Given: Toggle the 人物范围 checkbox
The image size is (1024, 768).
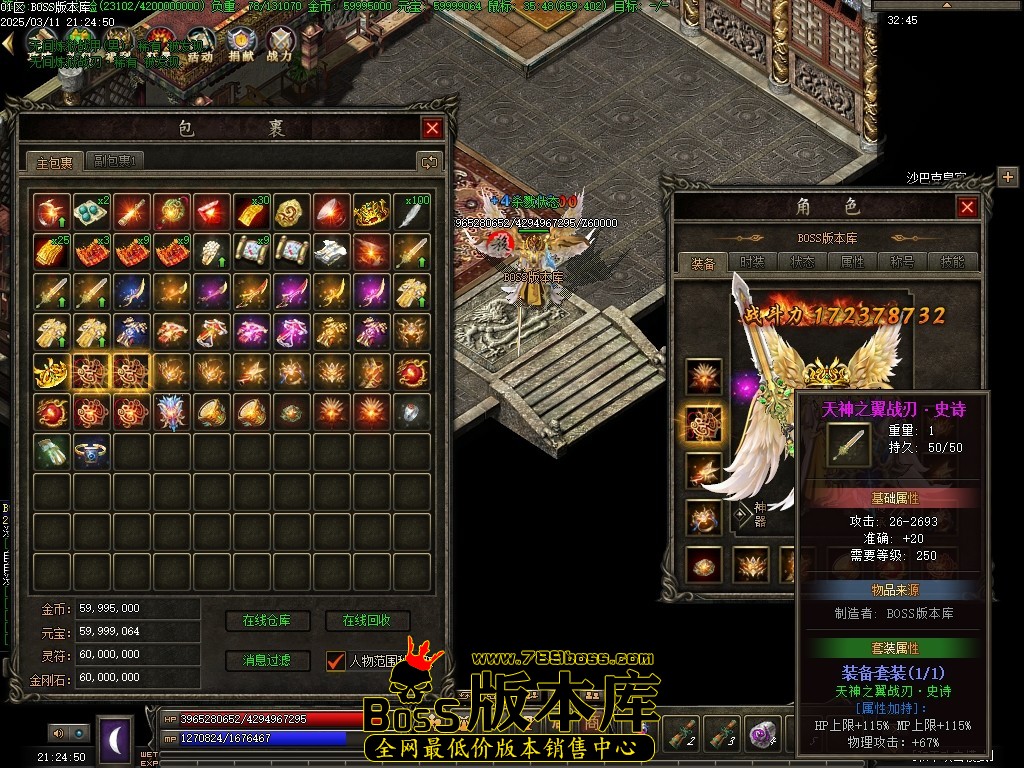Looking at the screenshot, I should click(x=336, y=661).
